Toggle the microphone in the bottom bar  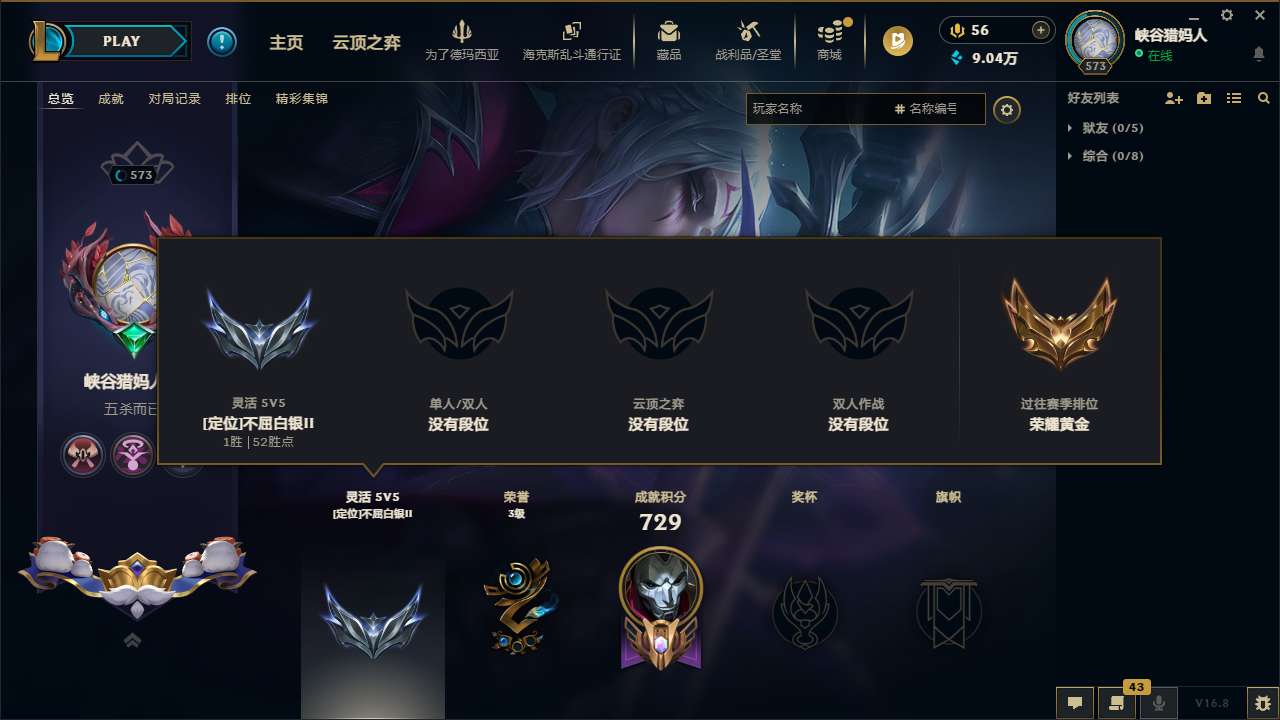click(x=1158, y=703)
